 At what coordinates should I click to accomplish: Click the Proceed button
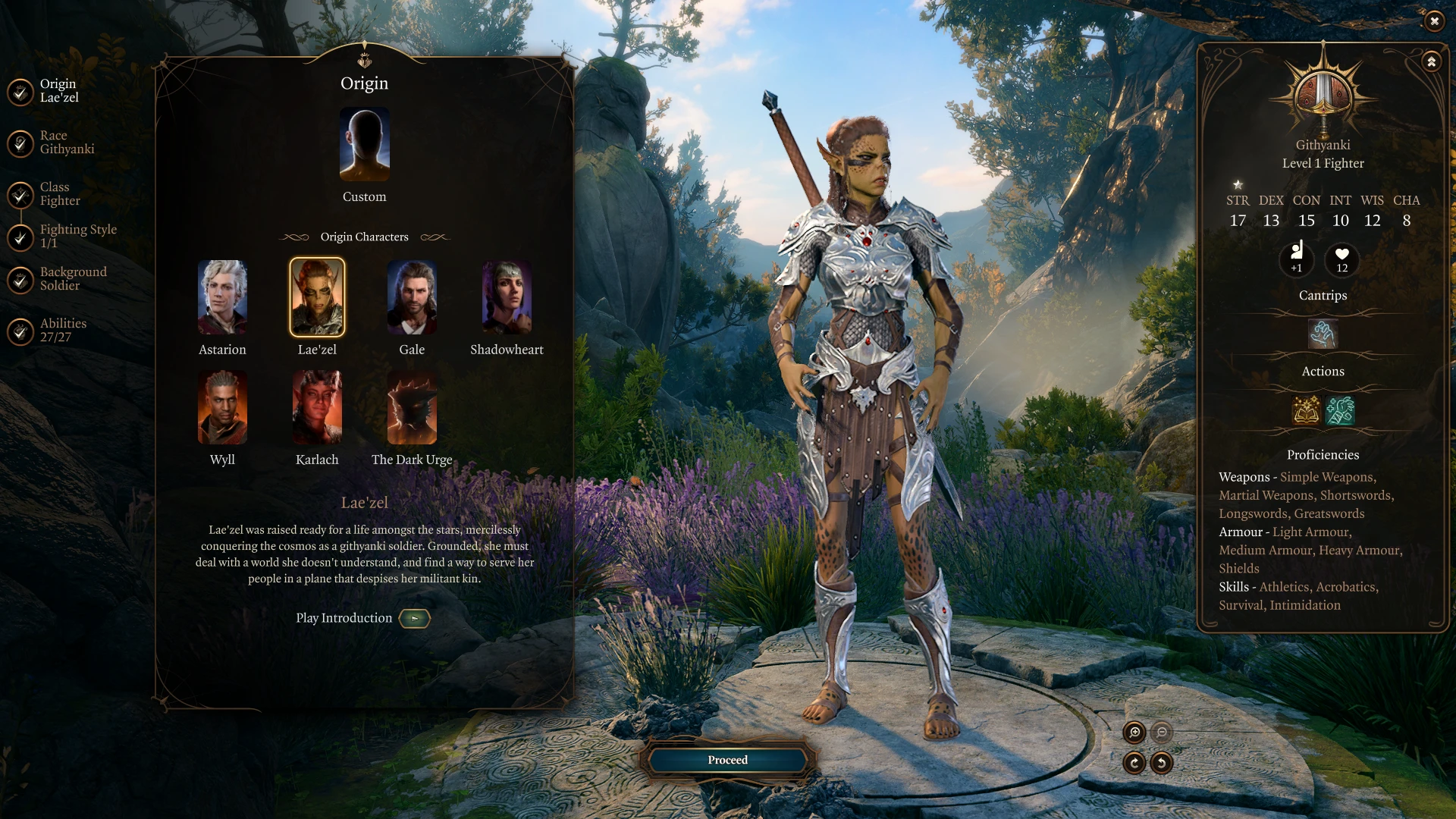pos(727,760)
